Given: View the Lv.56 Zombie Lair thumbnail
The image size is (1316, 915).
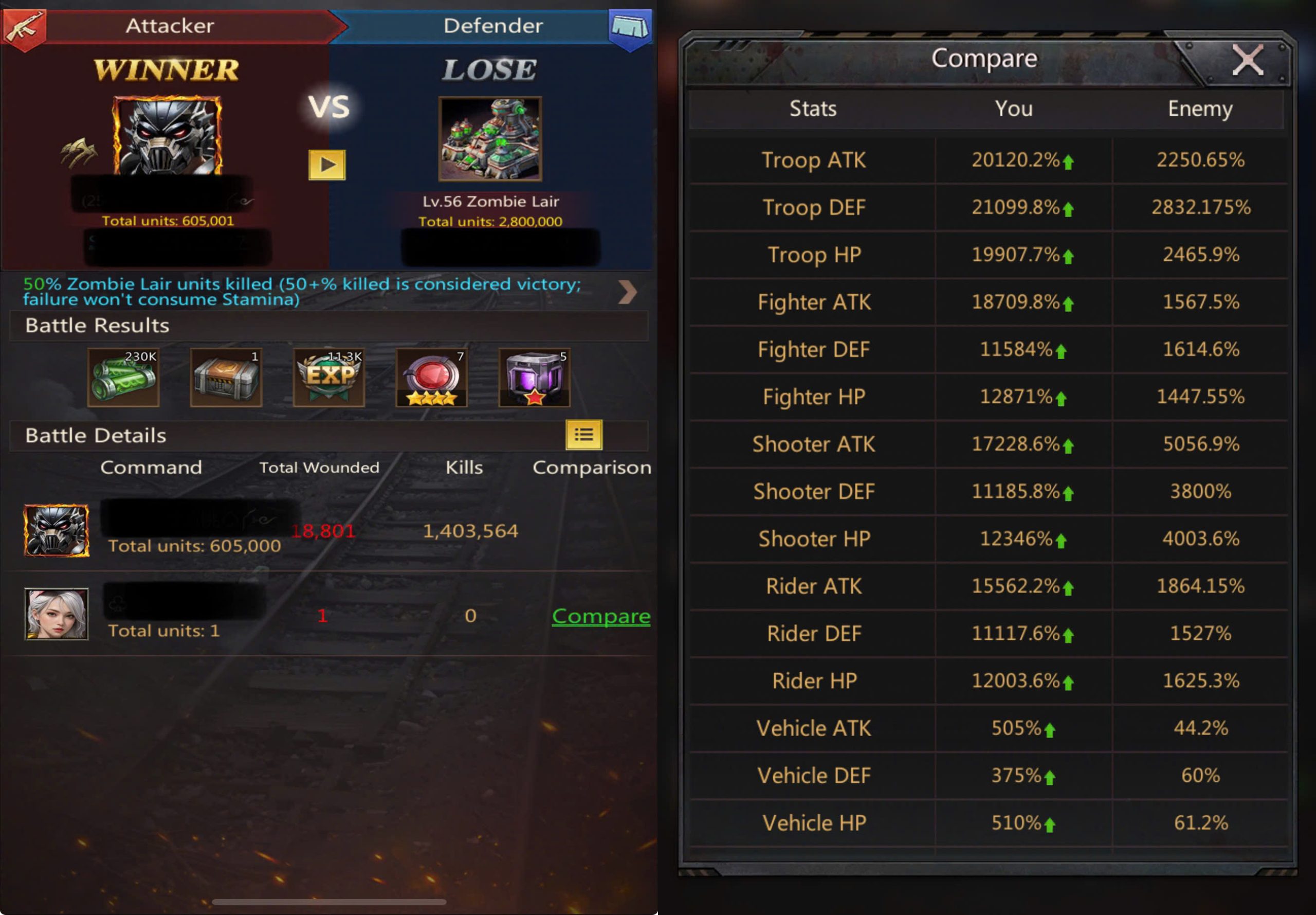Looking at the screenshot, I should [x=490, y=139].
